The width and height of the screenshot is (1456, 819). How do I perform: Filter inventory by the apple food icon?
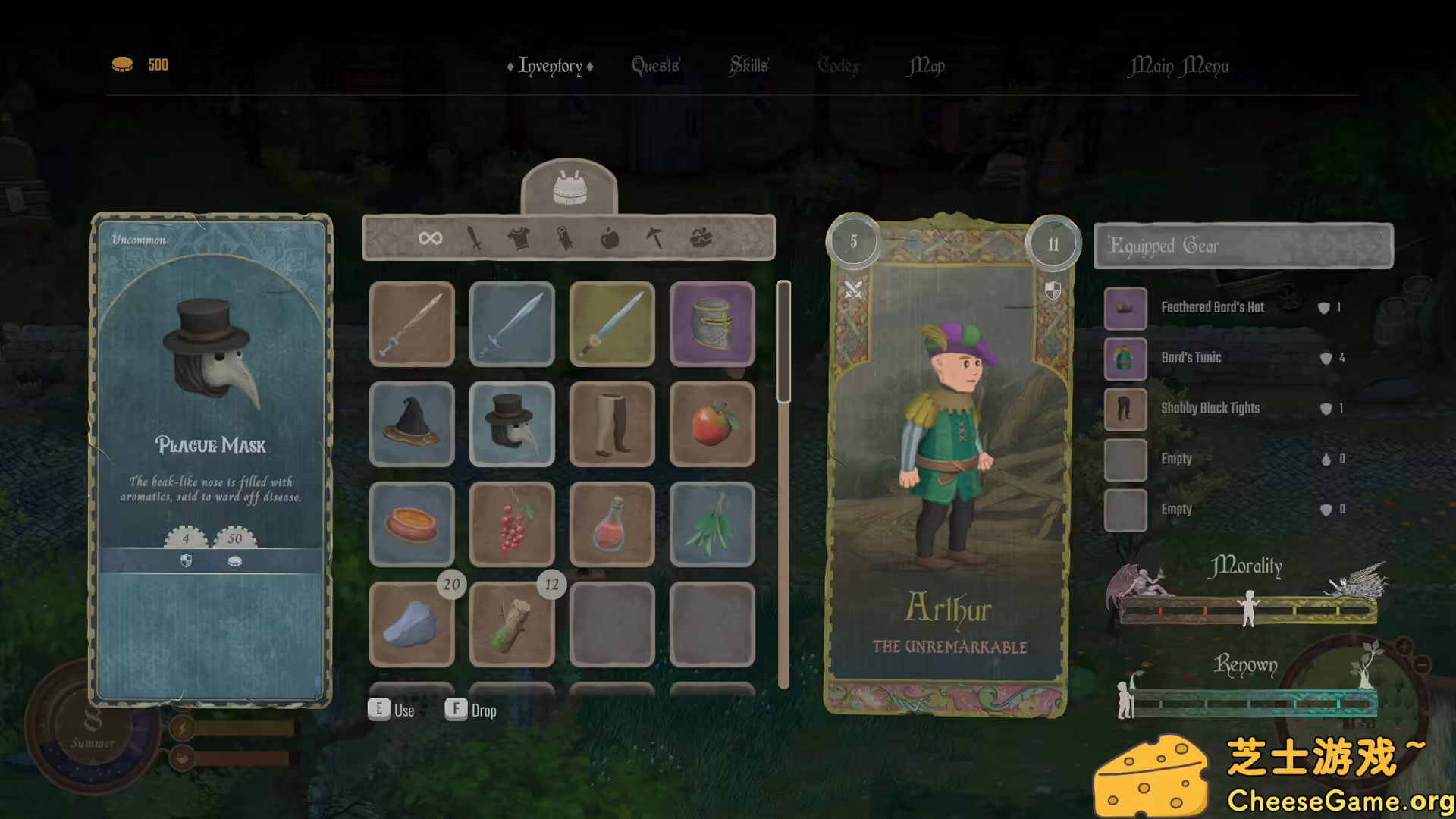(x=610, y=238)
